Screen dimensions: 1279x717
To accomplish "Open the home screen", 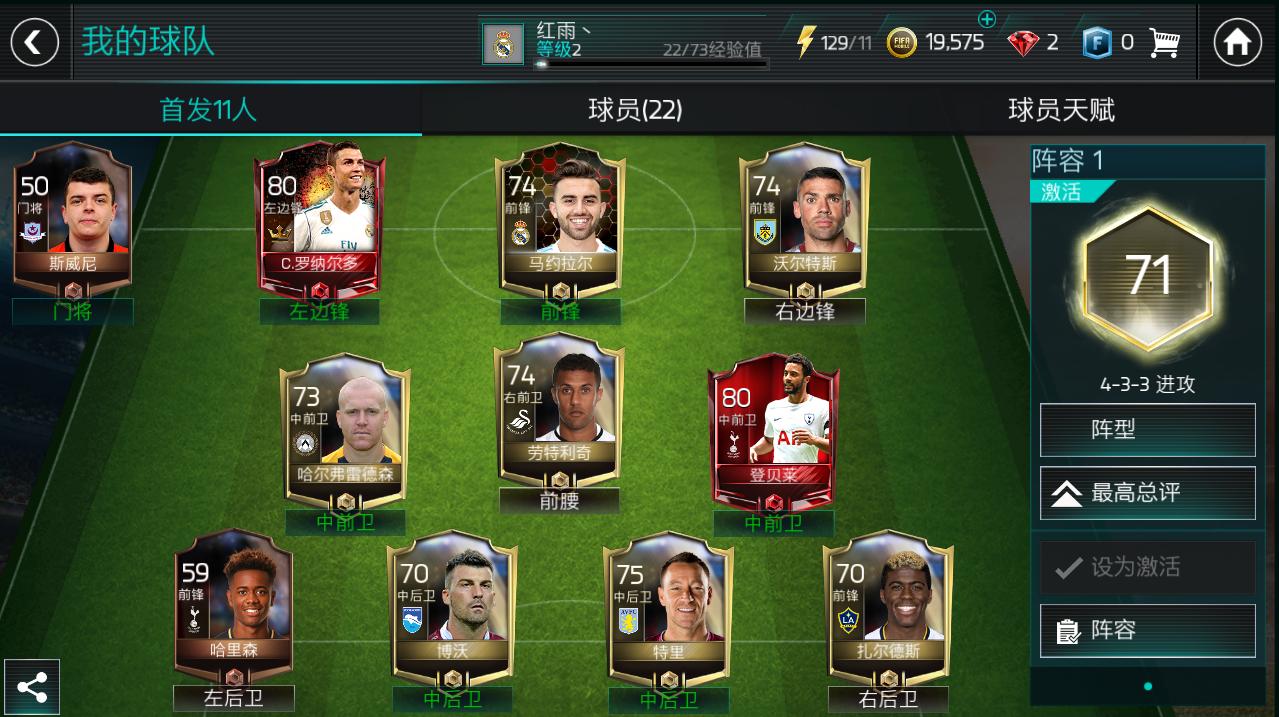I will (1237, 42).
